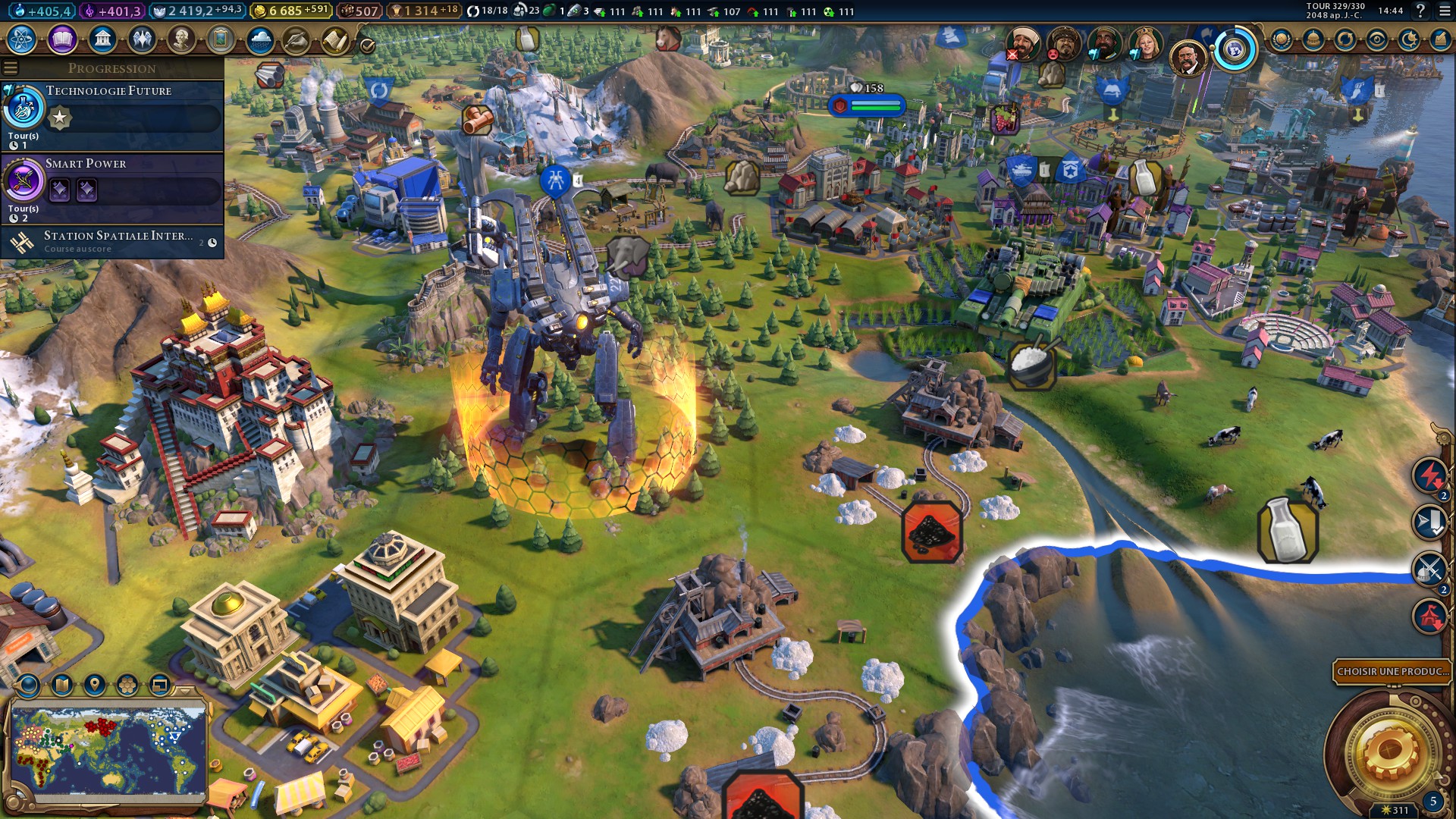The height and width of the screenshot is (819, 1456).
Task: Open the world rankings laurel globe icon
Action: coord(1282,39)
